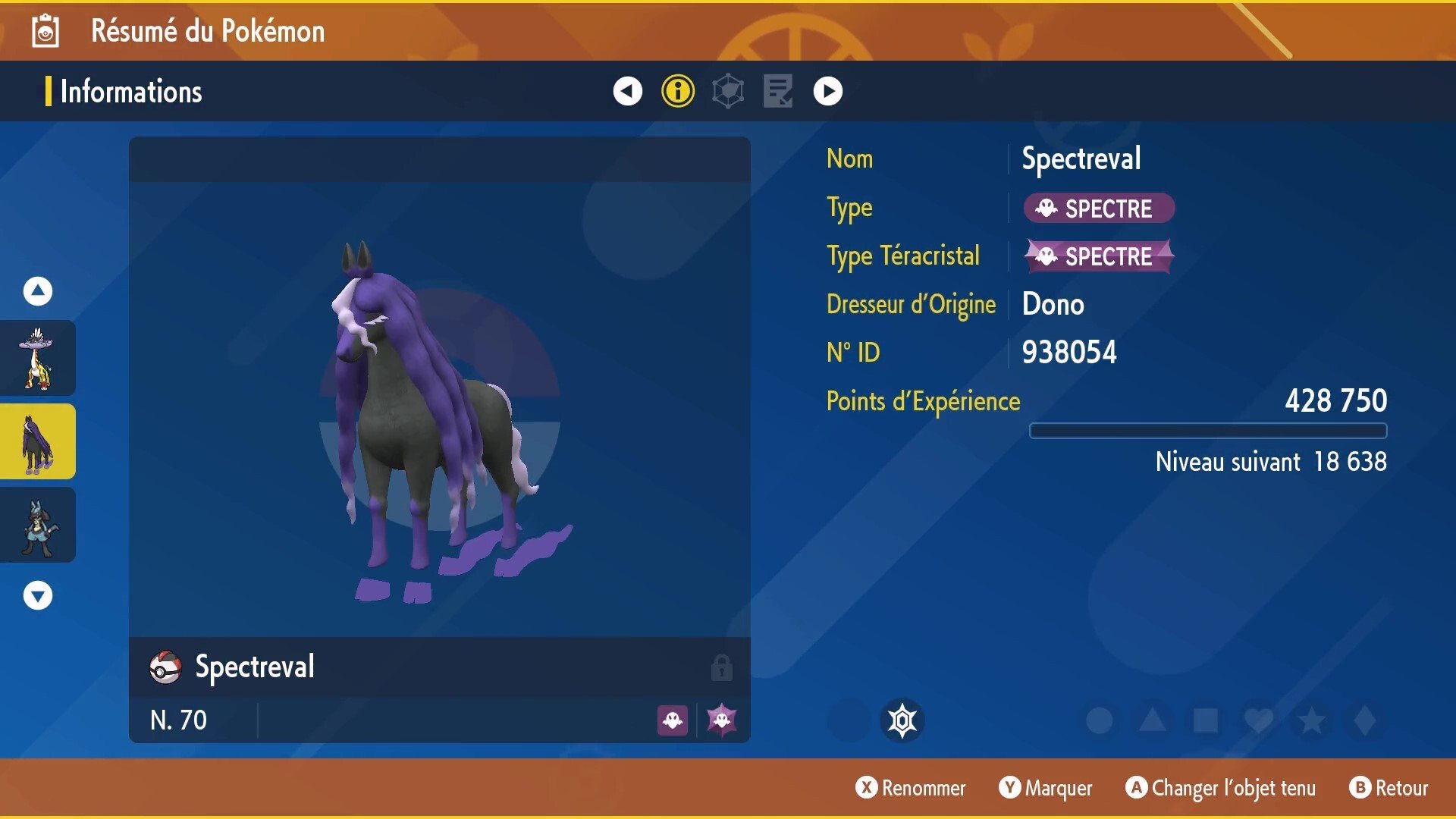
Task: Click the yellow info page icon
Action: (x=677, y=90)
